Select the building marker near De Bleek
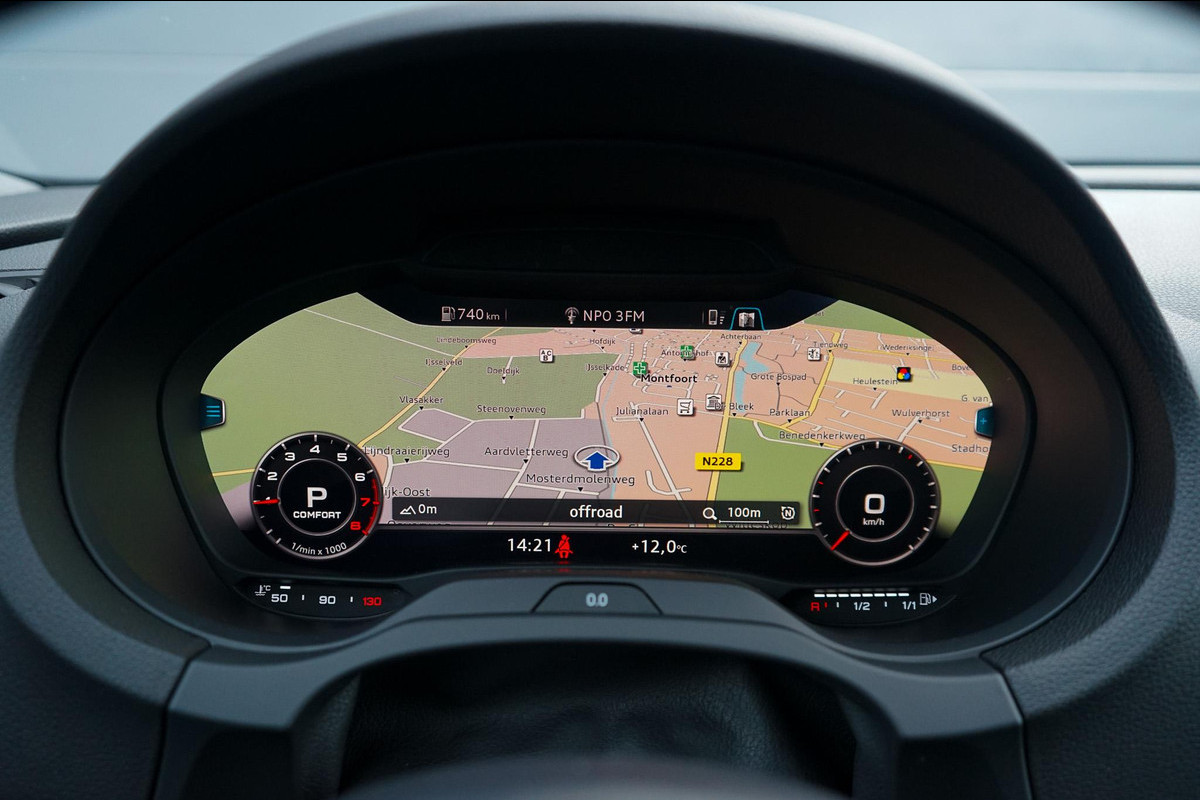The width and height of the screenshot is (1200, 800). pos(713,402)
